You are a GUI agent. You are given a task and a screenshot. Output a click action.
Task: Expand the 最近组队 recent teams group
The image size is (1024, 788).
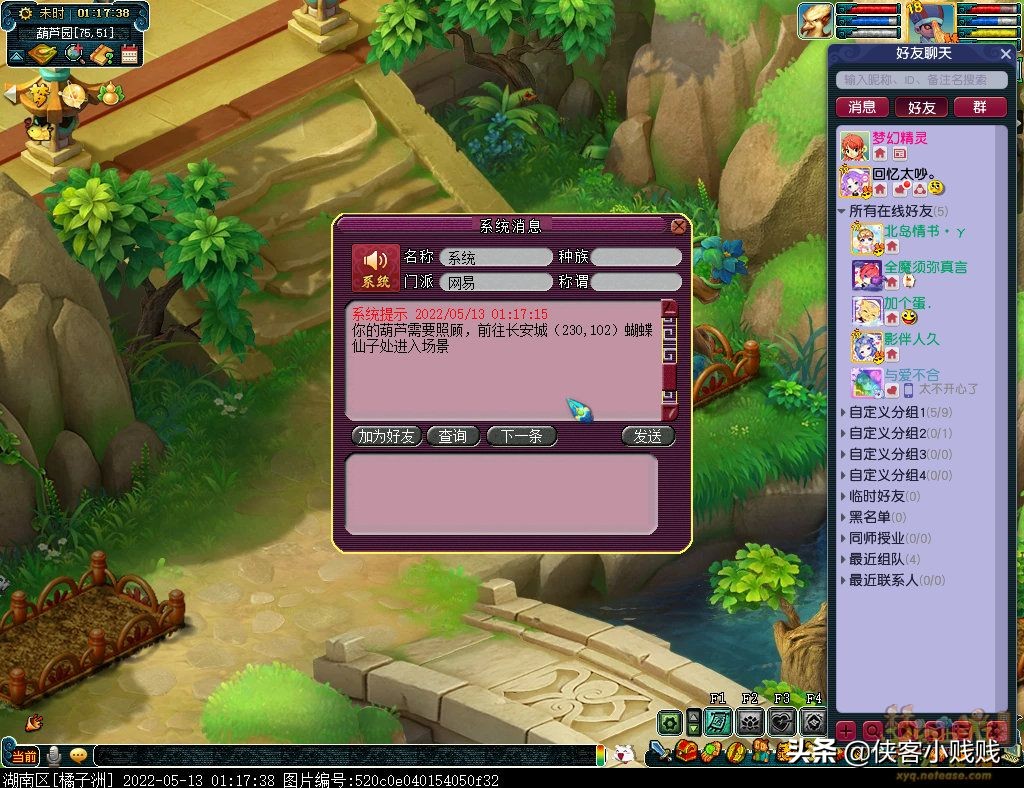(x=876, y=559)
